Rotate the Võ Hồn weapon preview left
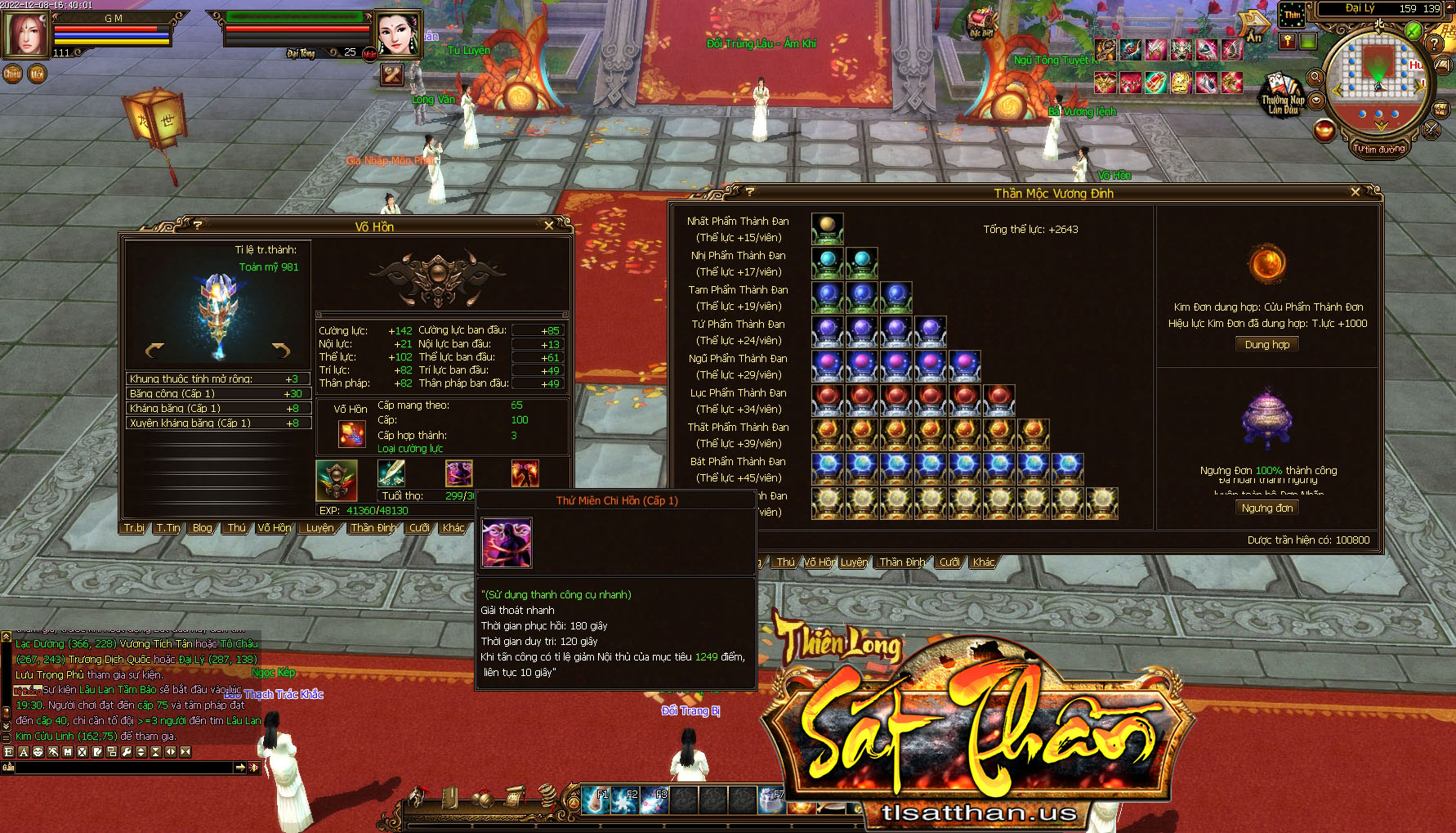This screenshot has height=833, width=1456. pos(154,351)
